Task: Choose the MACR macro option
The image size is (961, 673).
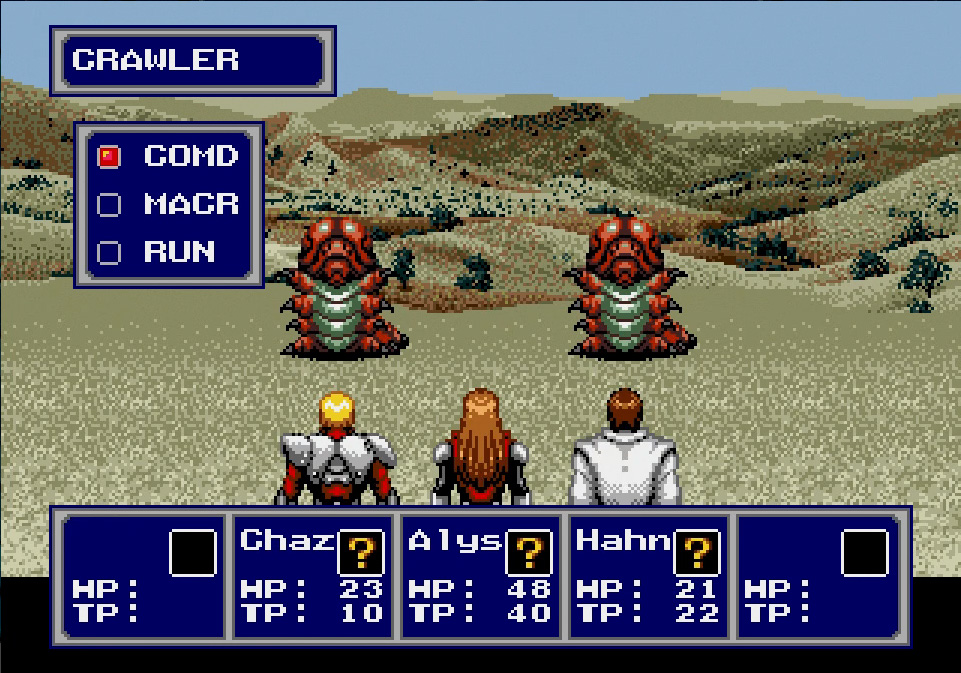Action: coord(190,205)
